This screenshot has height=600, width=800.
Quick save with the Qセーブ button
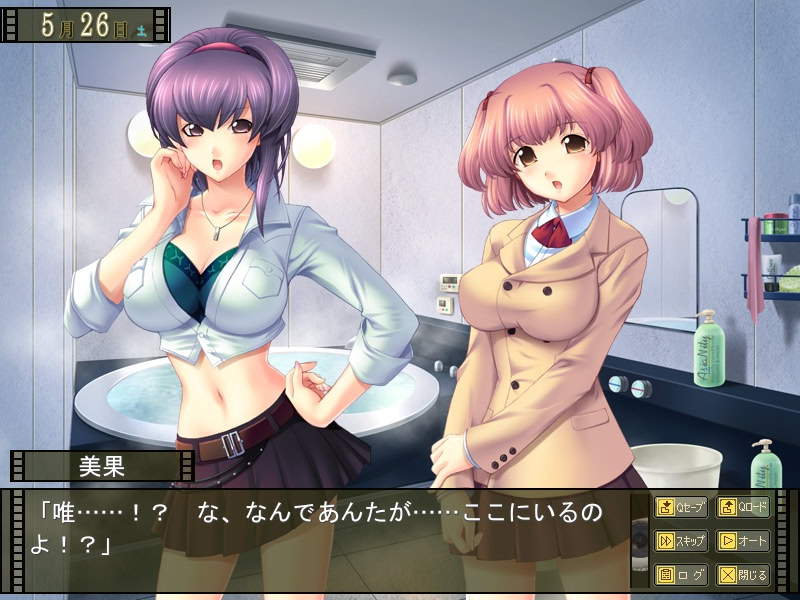pos(681,507)
